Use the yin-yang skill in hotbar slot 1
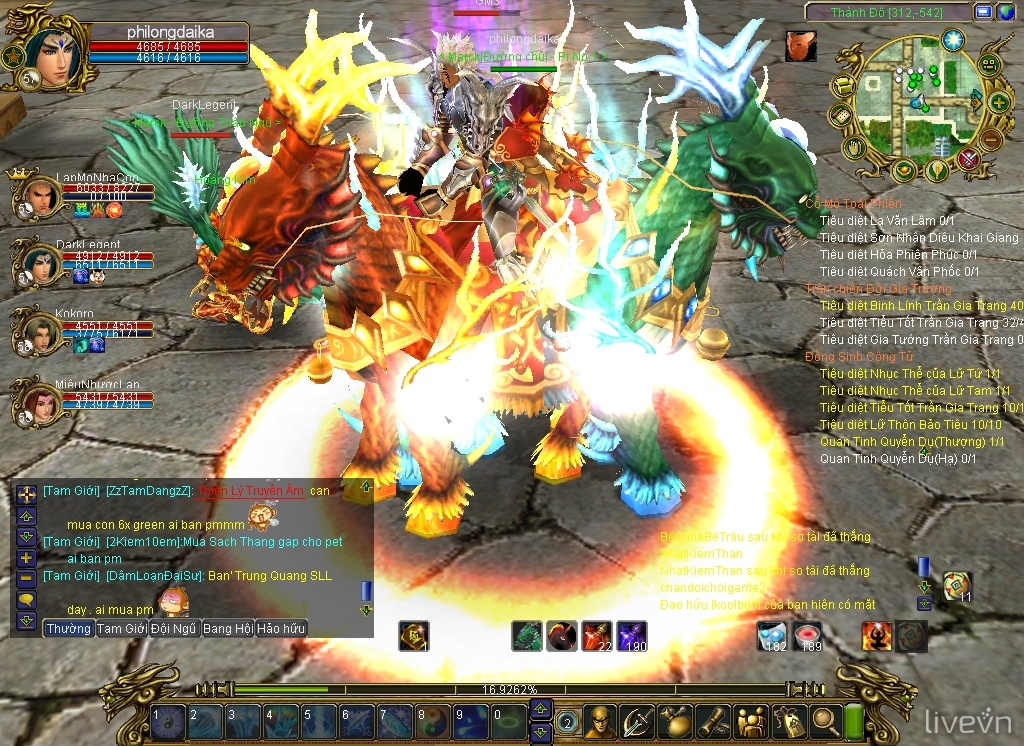This screenshot has height=746, width=1024. [x=166, y=718]
